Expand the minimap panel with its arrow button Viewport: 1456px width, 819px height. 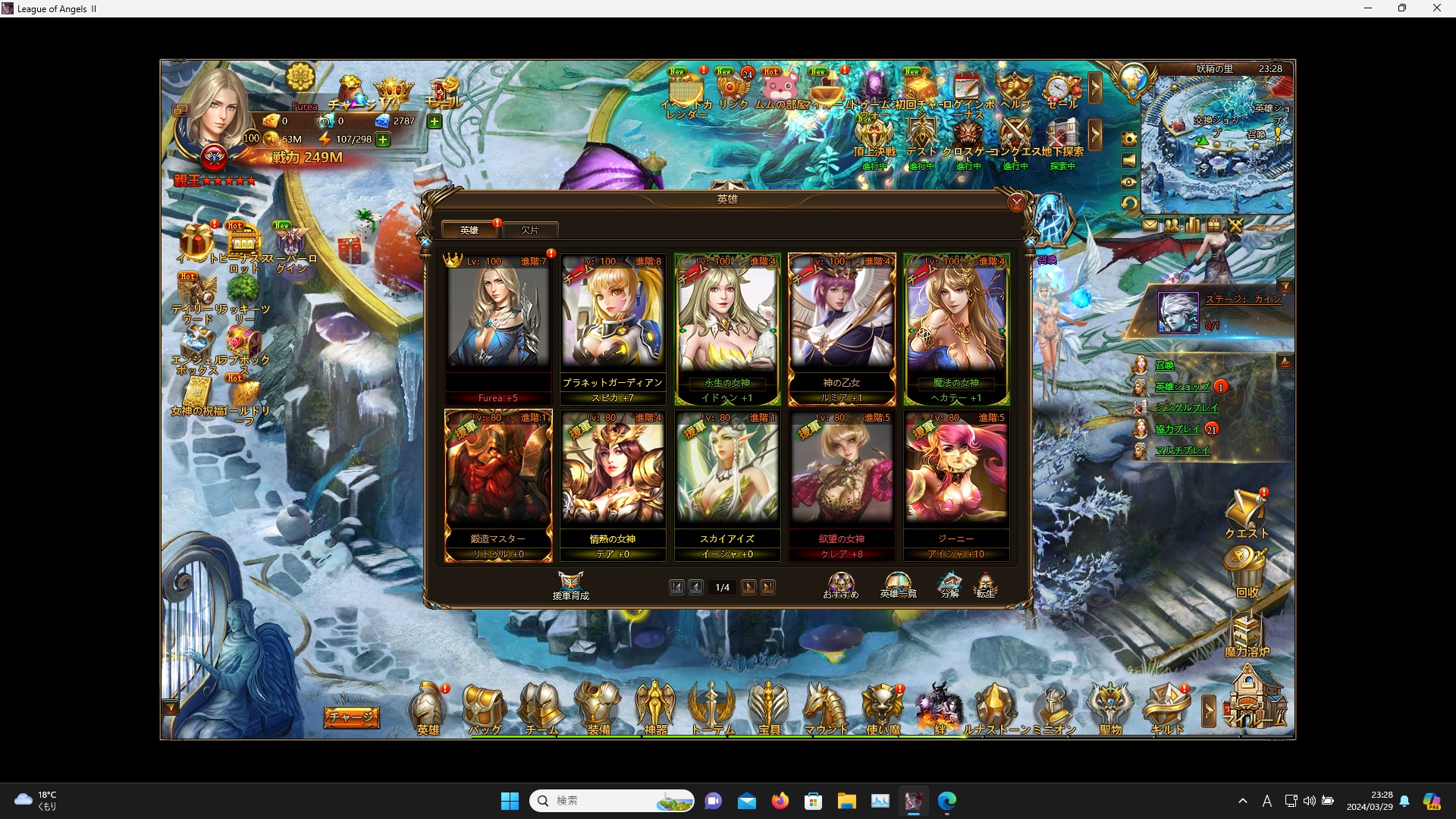[1287, 360]
